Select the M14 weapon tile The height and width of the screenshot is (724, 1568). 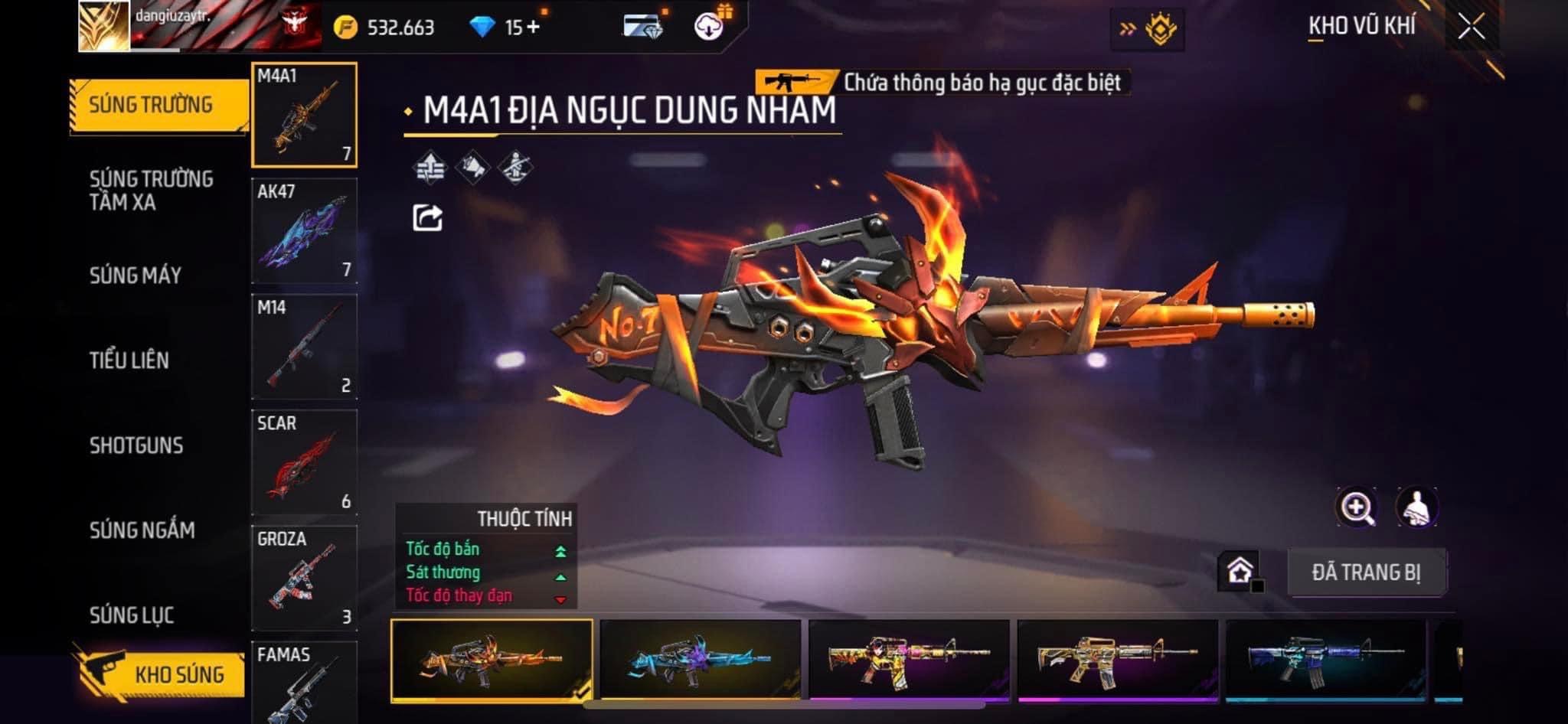pyautogui.click(x=304, y=347)
